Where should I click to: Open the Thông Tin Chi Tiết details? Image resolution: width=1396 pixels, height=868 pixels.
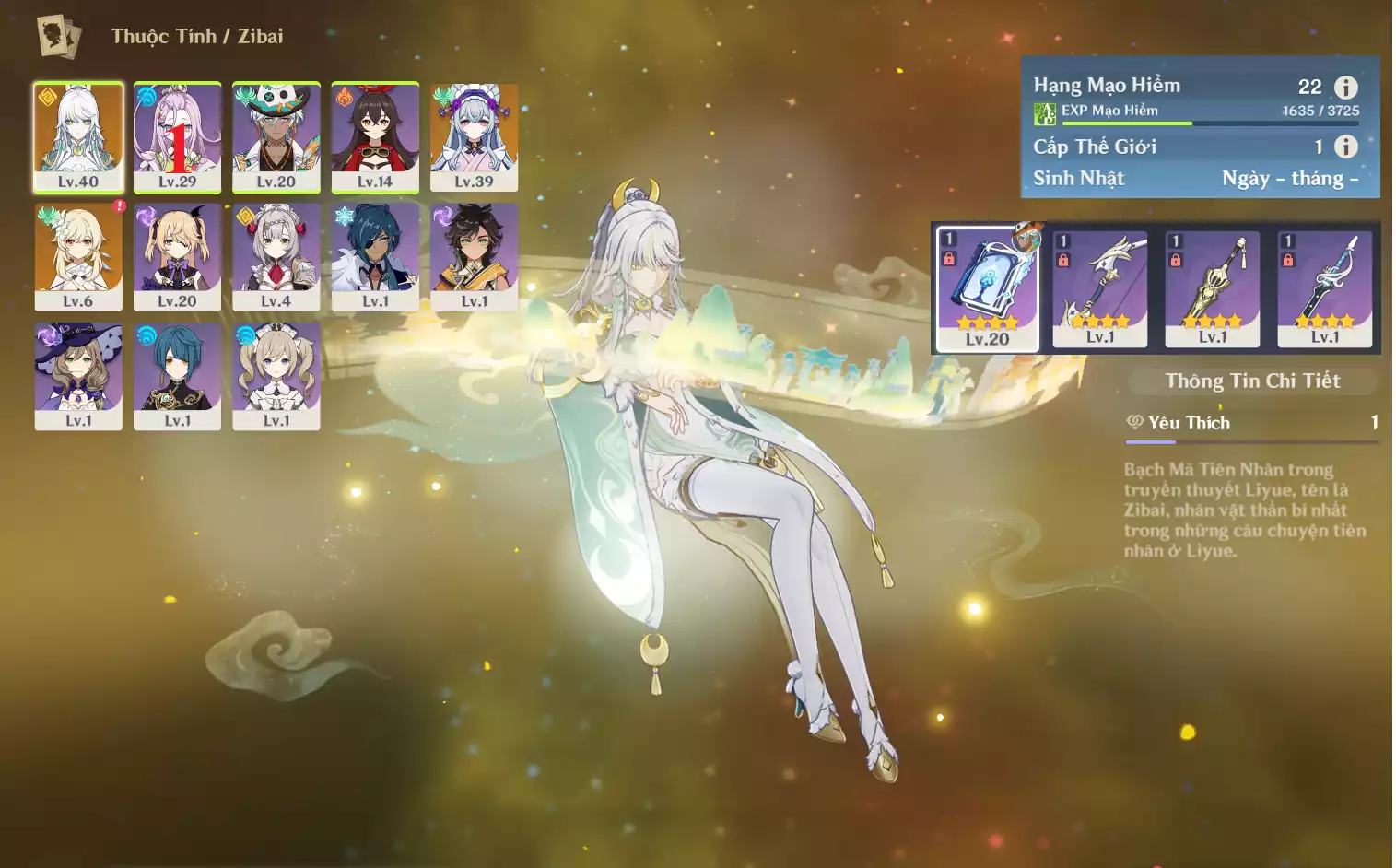1252,381
